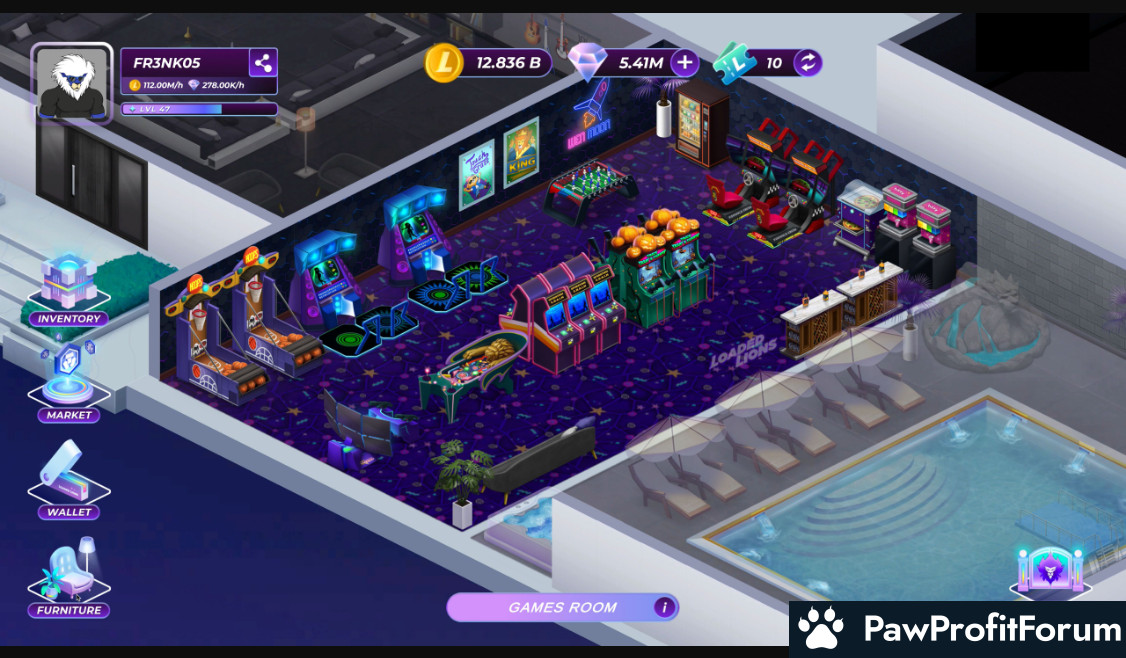1126x658 pixels.
Task: Open the Market
Action: (69, 385)
